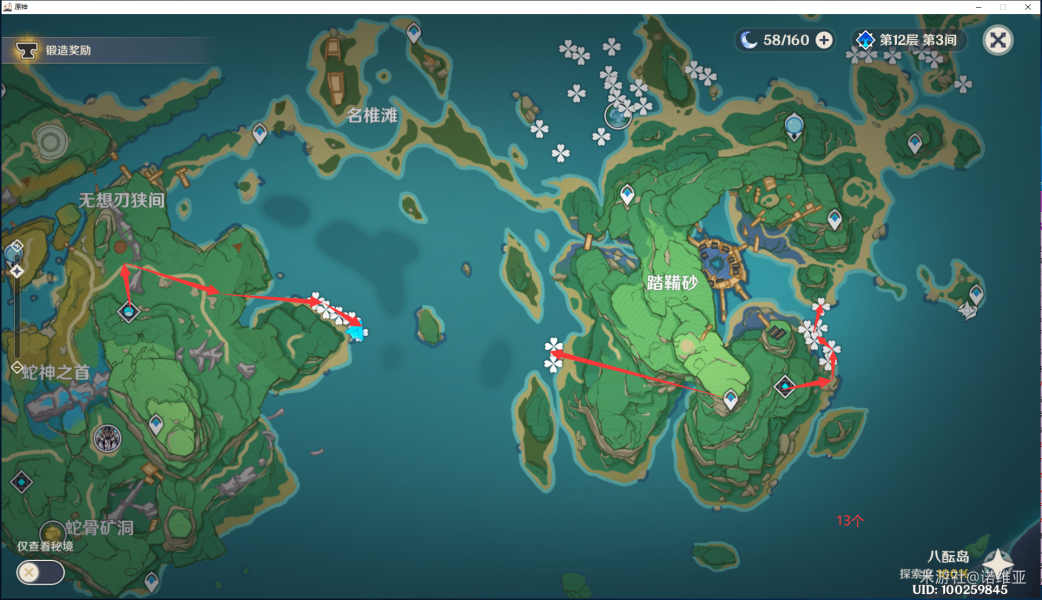Close the map with the X button

pyautogui.click(x=997, y=40)
